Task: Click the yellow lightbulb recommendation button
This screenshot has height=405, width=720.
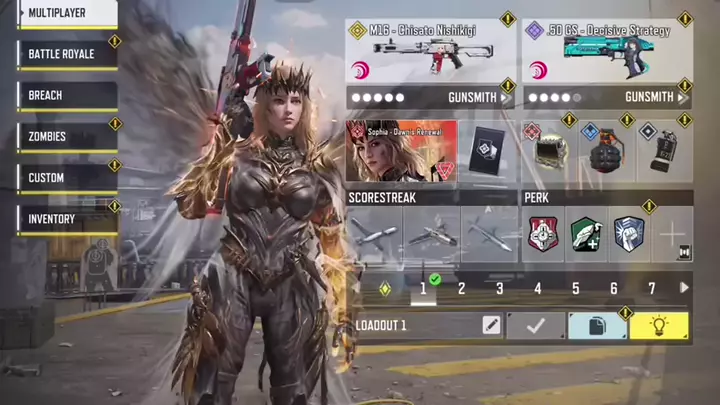Action: click(658, 325)
